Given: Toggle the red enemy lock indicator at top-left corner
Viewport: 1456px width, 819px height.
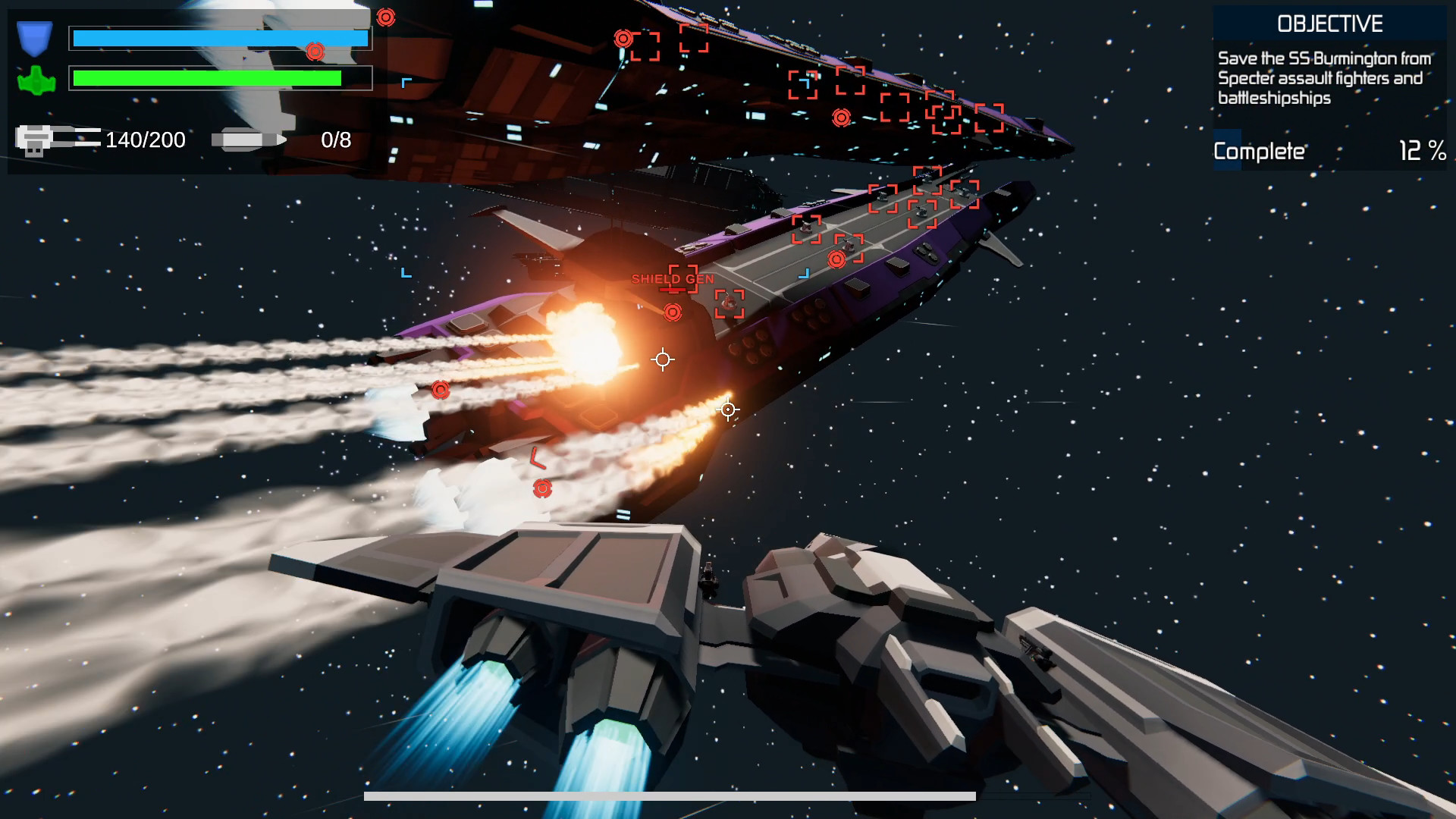Looking at the screenshot, I should [x=385, y=15].
